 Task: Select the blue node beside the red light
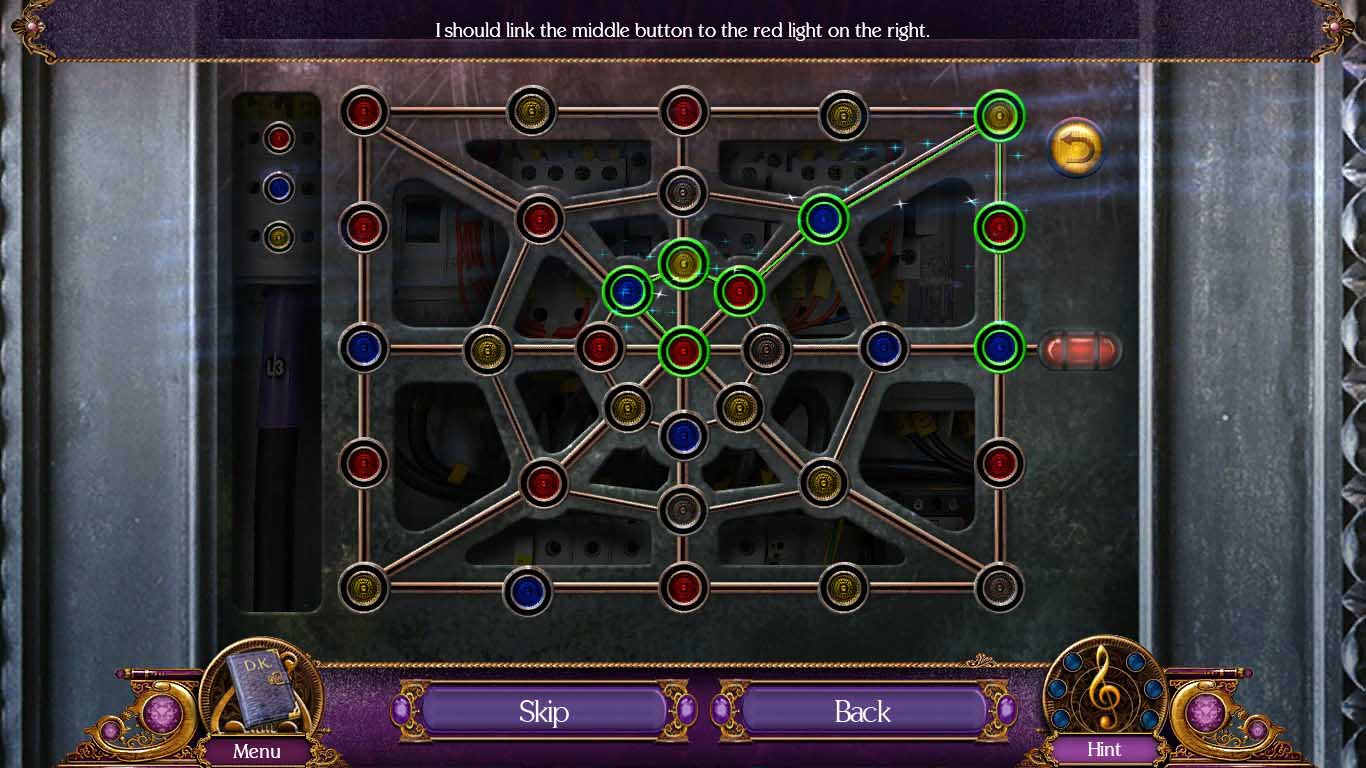(999, 347)
